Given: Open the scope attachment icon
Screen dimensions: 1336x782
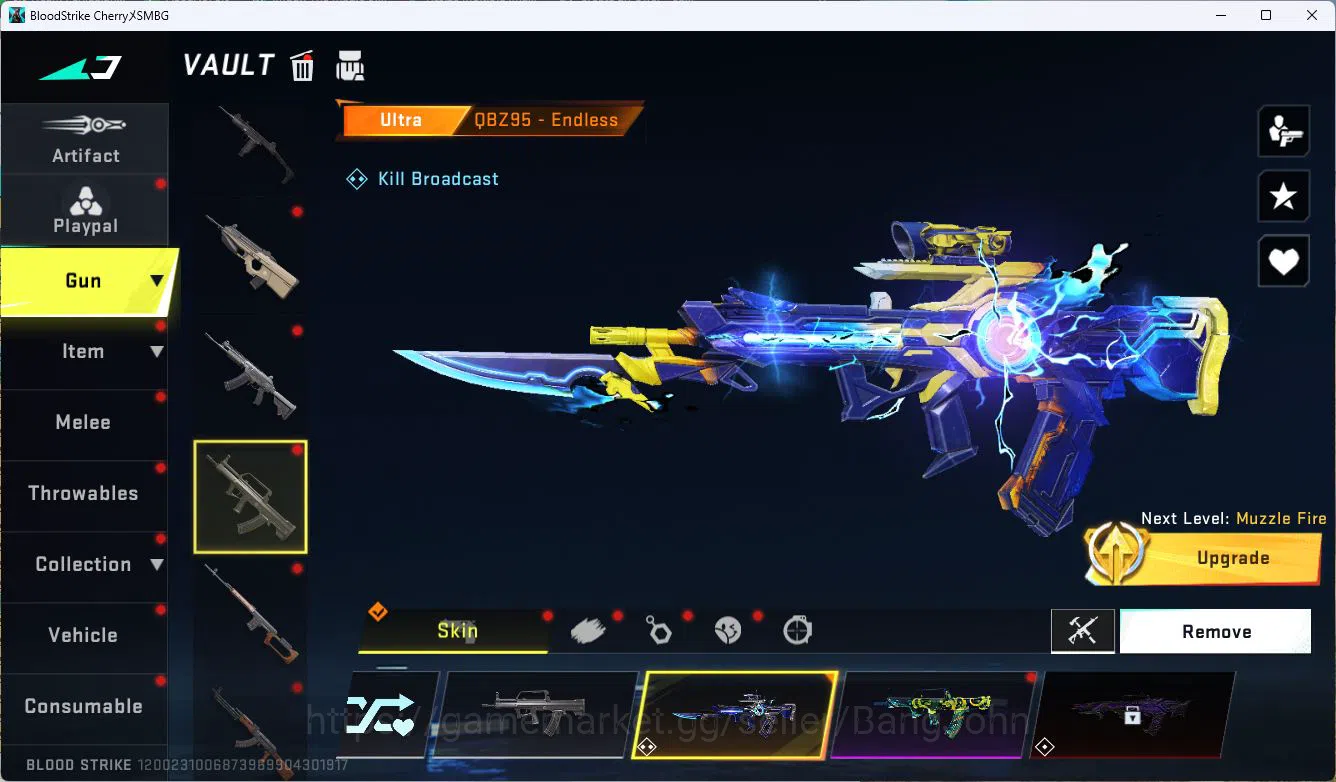Looking at the screenshot, I should pyautogui.click(x=797, y=631).
